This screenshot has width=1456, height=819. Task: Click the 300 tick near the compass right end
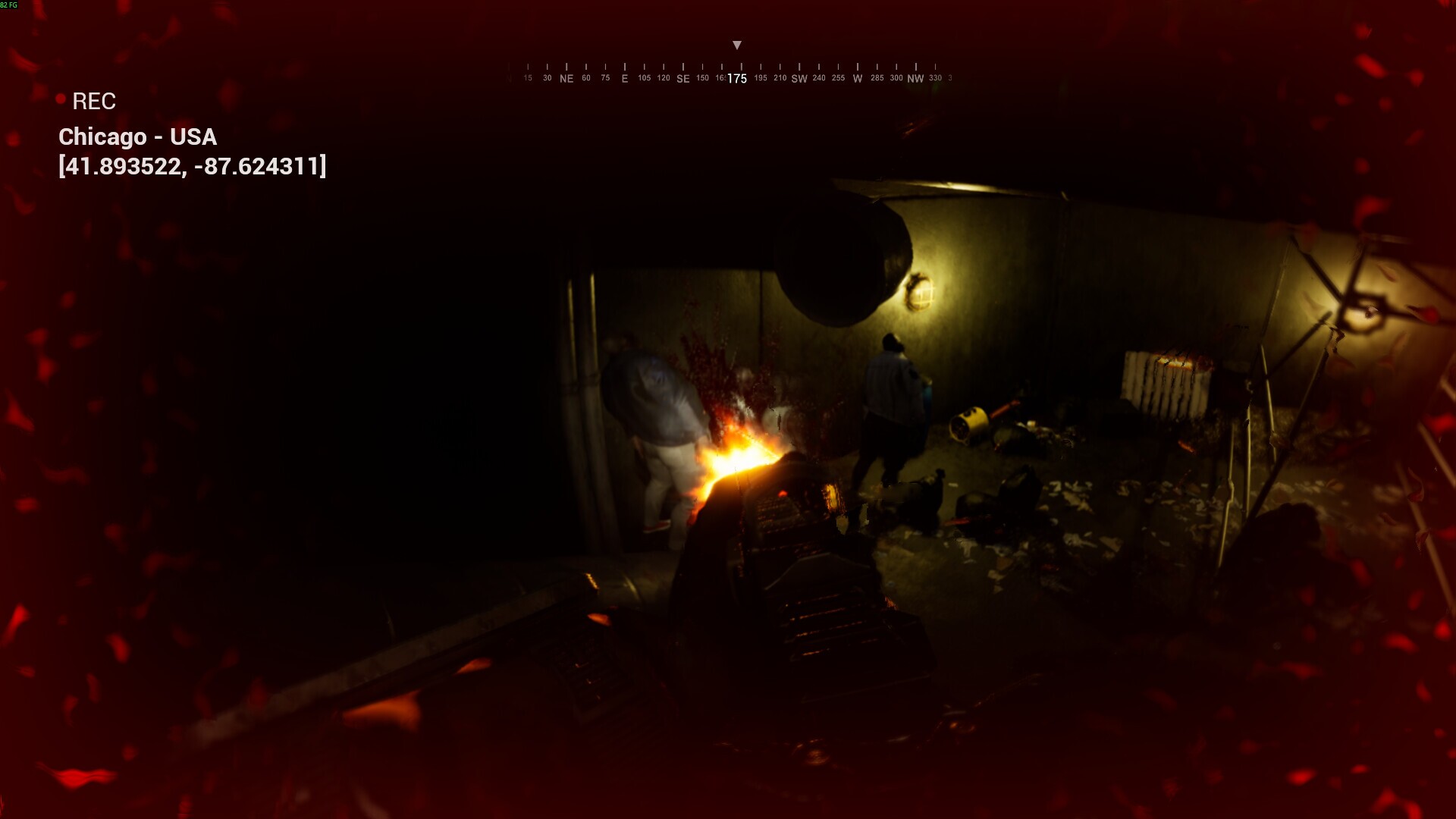coord(896,77)
